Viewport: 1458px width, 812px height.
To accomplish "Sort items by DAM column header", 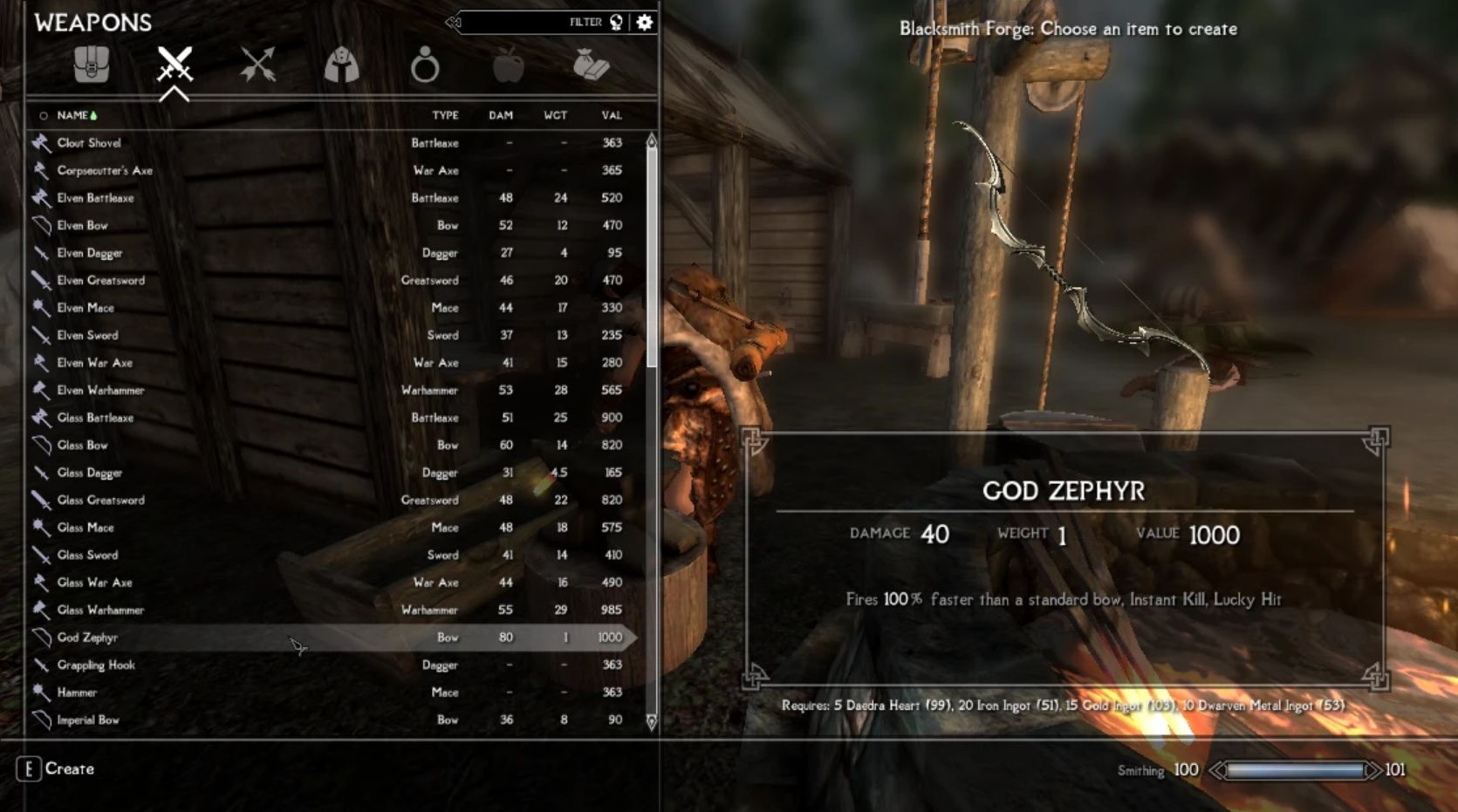I will click(501, 115).
